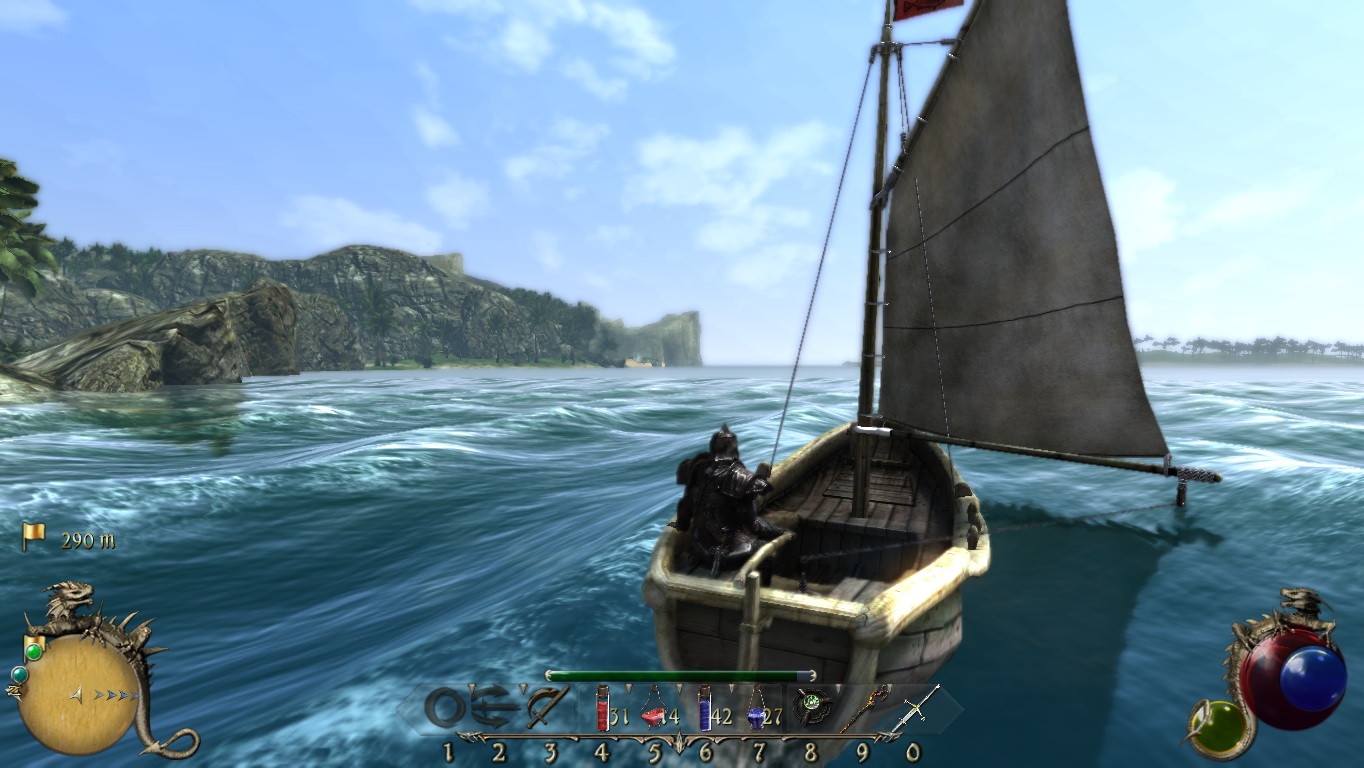
Task: Click the teal gem on the minimap rim
Action: 17,675
